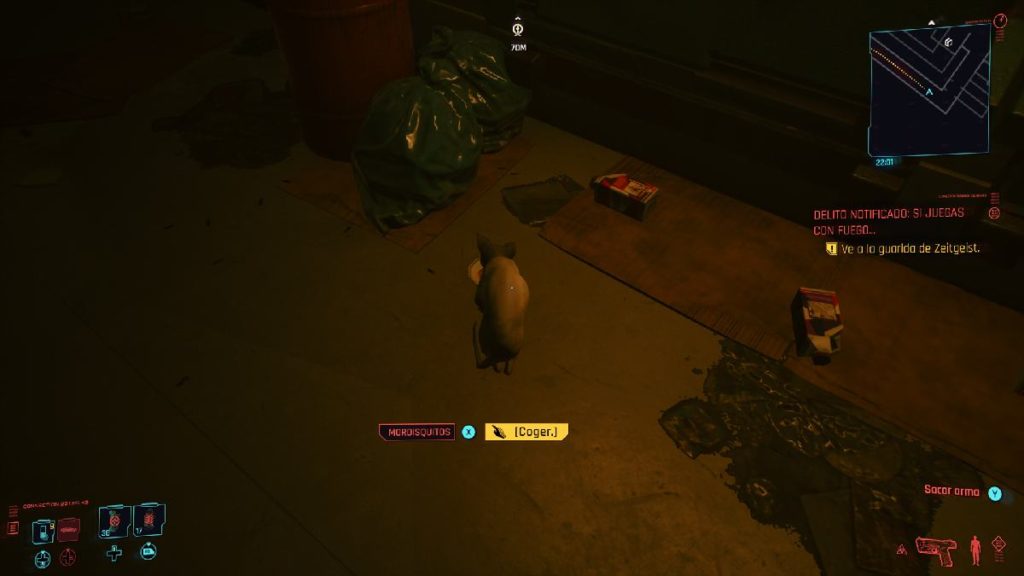The height and width of the screenshot is (576, 1024).
Task: Select the pistol weapon icon
Action: click(x=936, y=548)
